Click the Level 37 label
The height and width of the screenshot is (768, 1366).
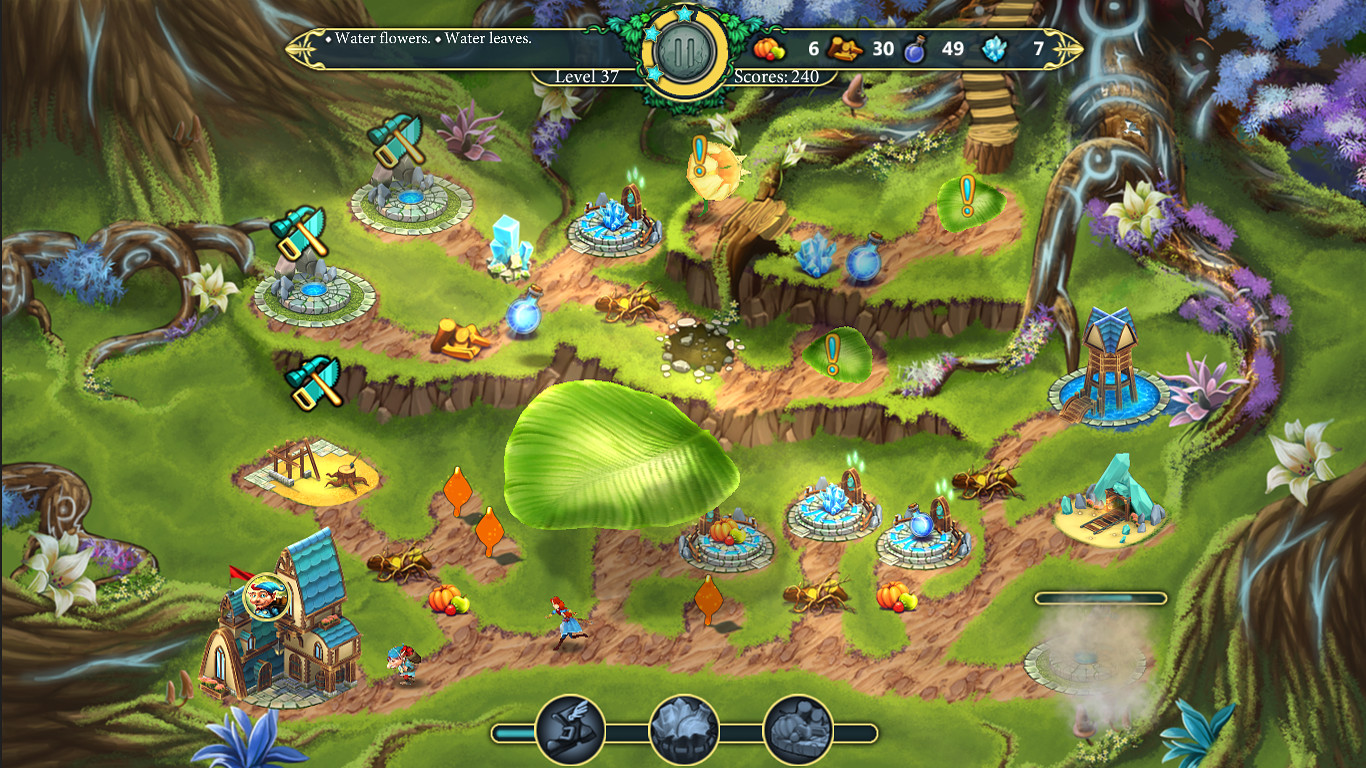point(585,74)
